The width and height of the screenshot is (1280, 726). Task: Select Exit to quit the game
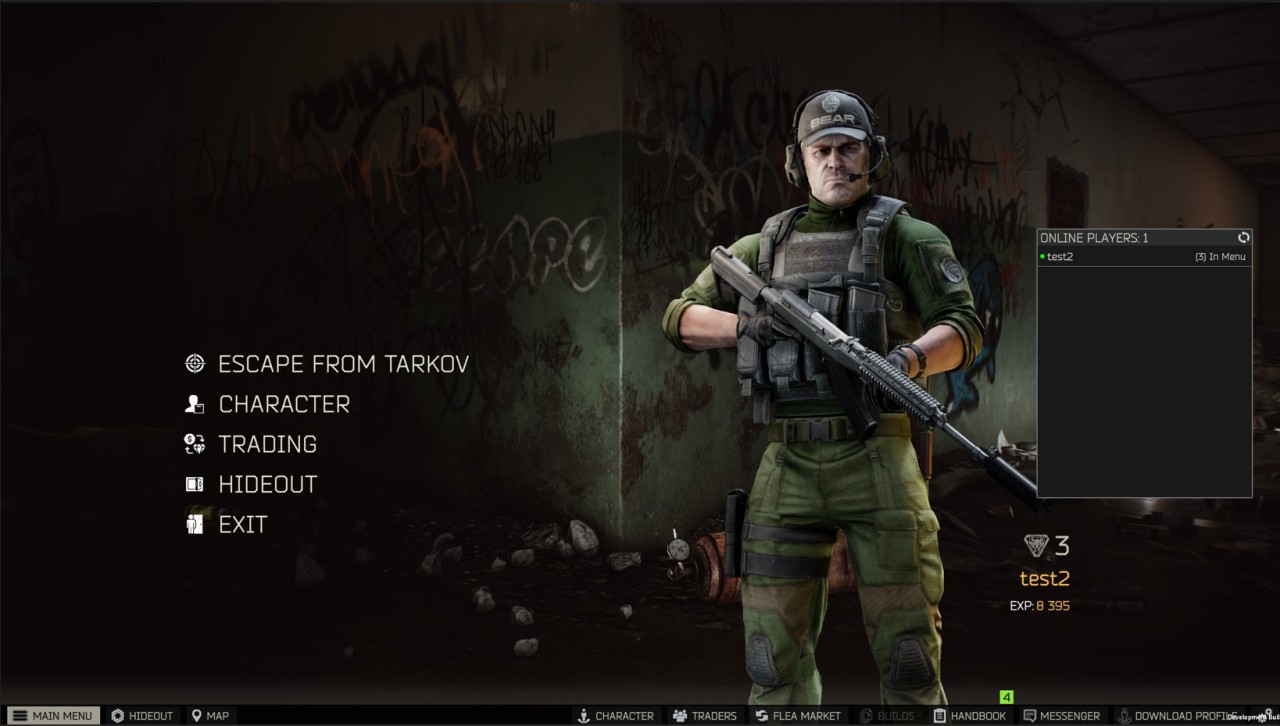tap(242, 524)
